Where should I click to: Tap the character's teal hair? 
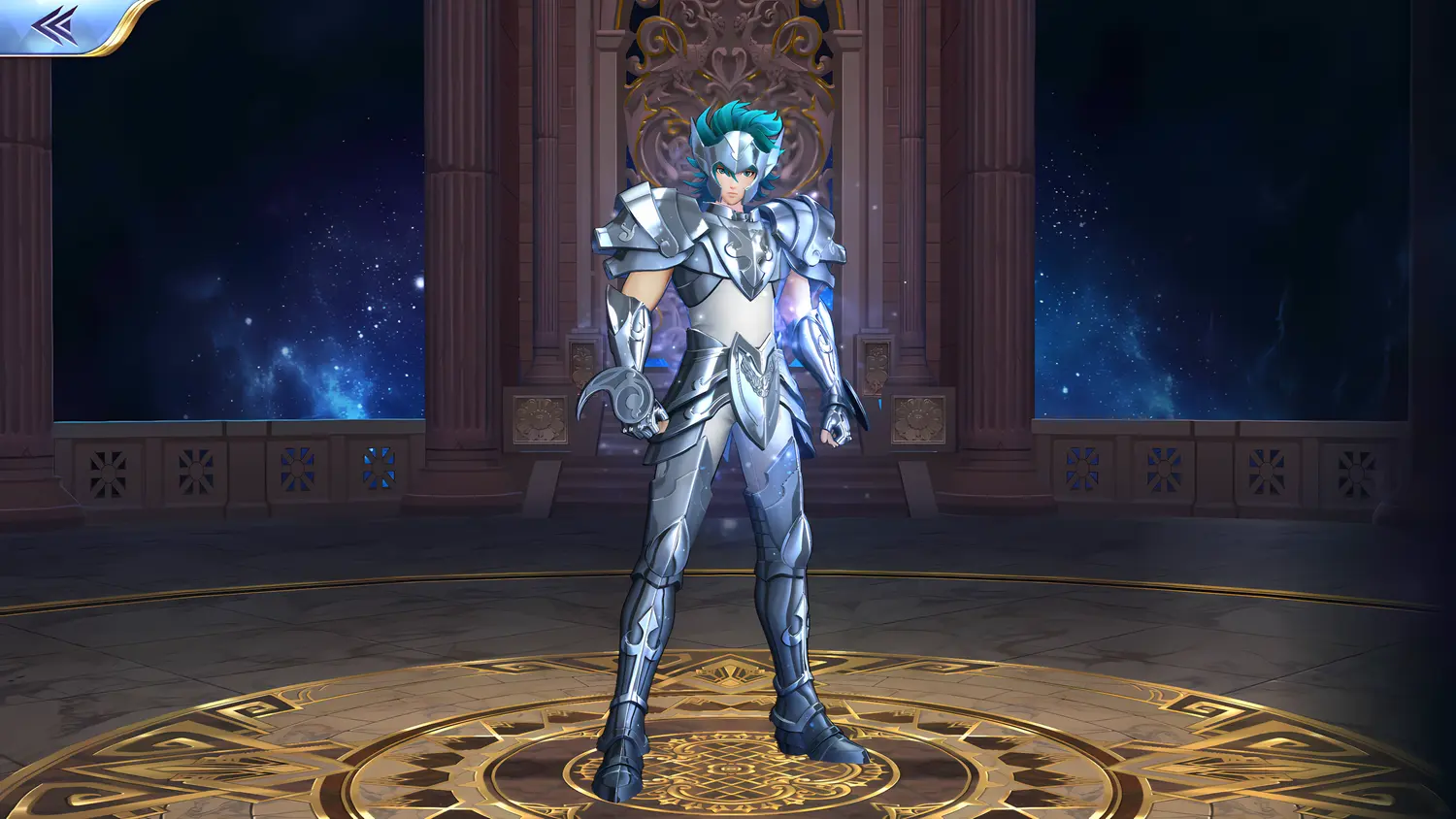[x=738, y=116]
